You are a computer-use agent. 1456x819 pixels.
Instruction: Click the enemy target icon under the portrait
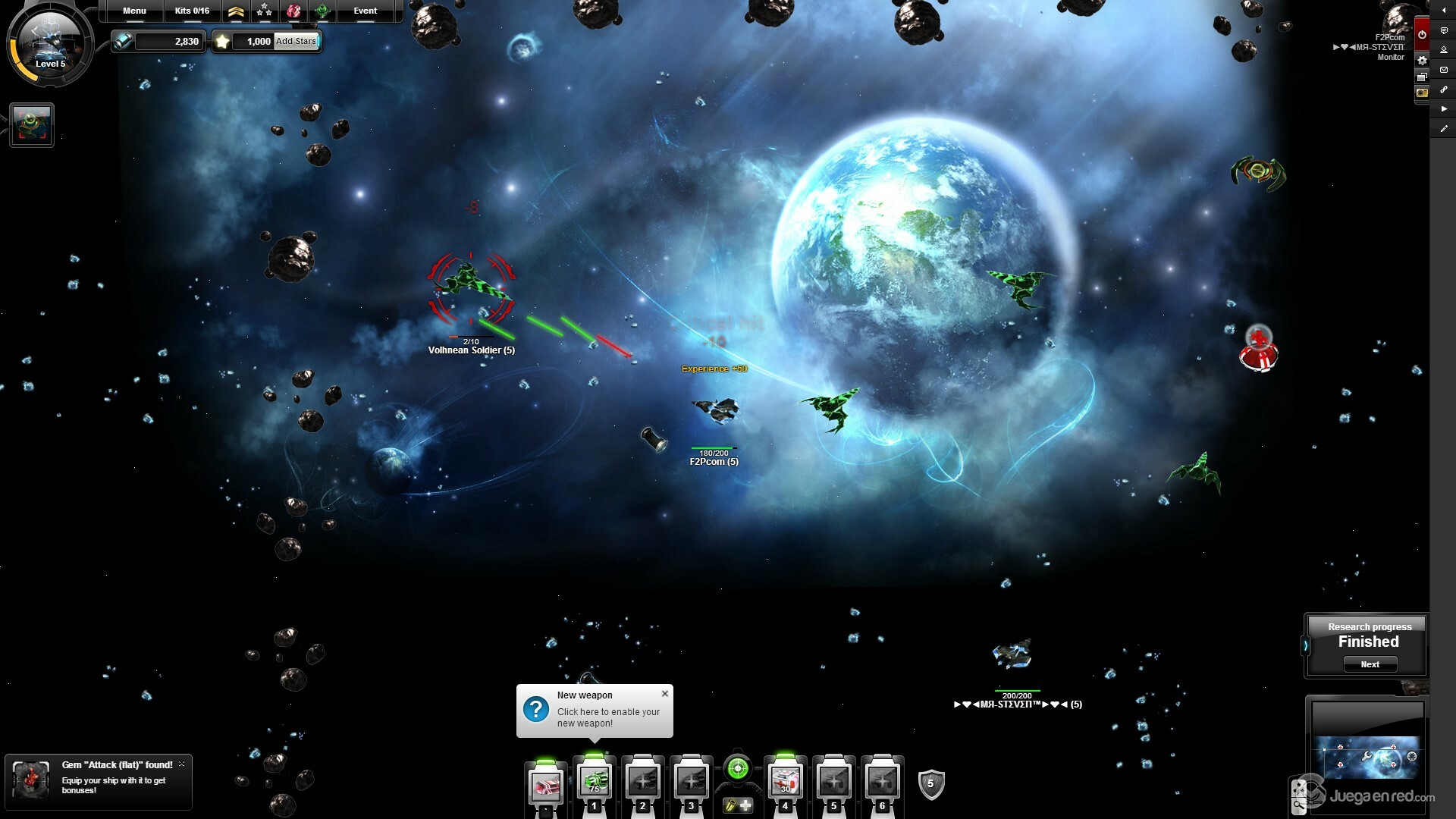pyautogui.click(x=32, y=125)
